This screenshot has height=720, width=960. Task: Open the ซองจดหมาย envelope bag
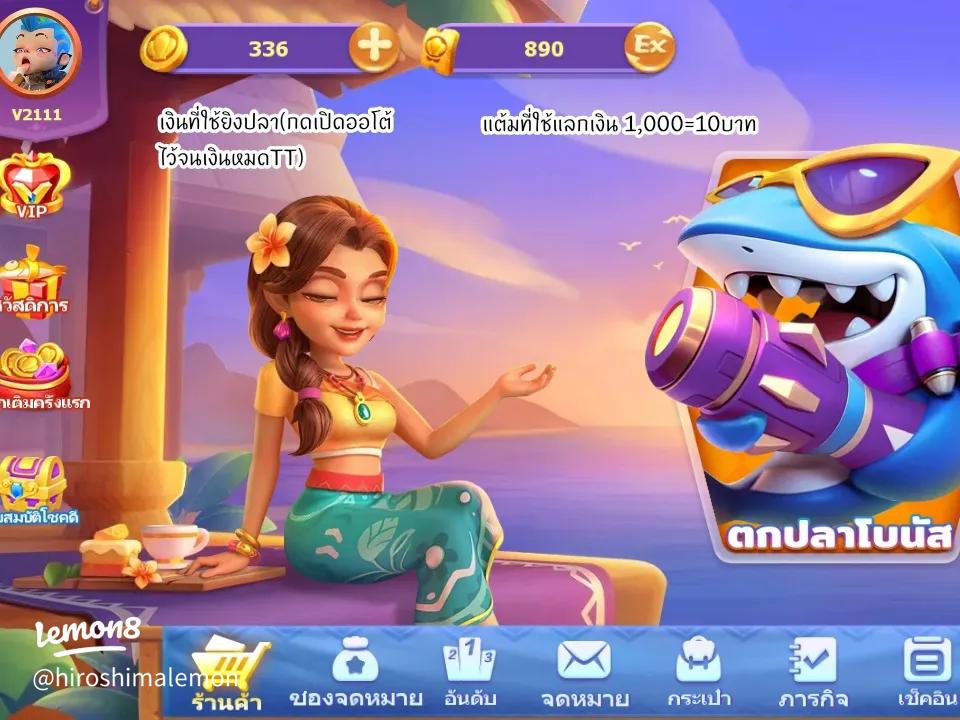point(355,672)
